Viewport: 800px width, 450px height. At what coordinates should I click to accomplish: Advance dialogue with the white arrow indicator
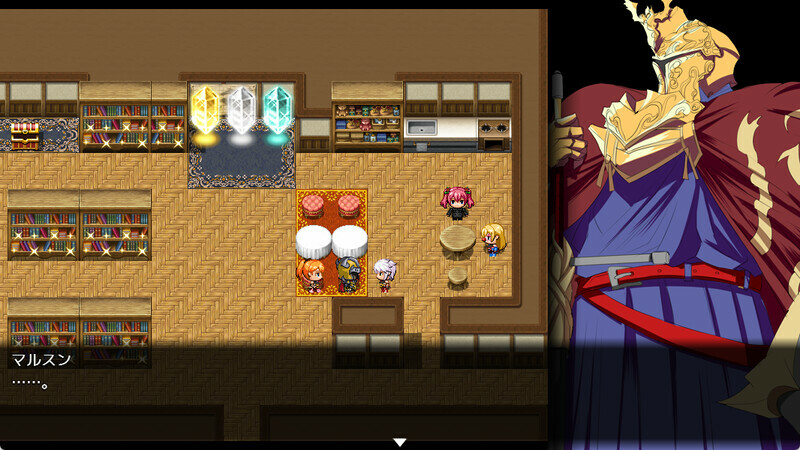click(400, 441)
